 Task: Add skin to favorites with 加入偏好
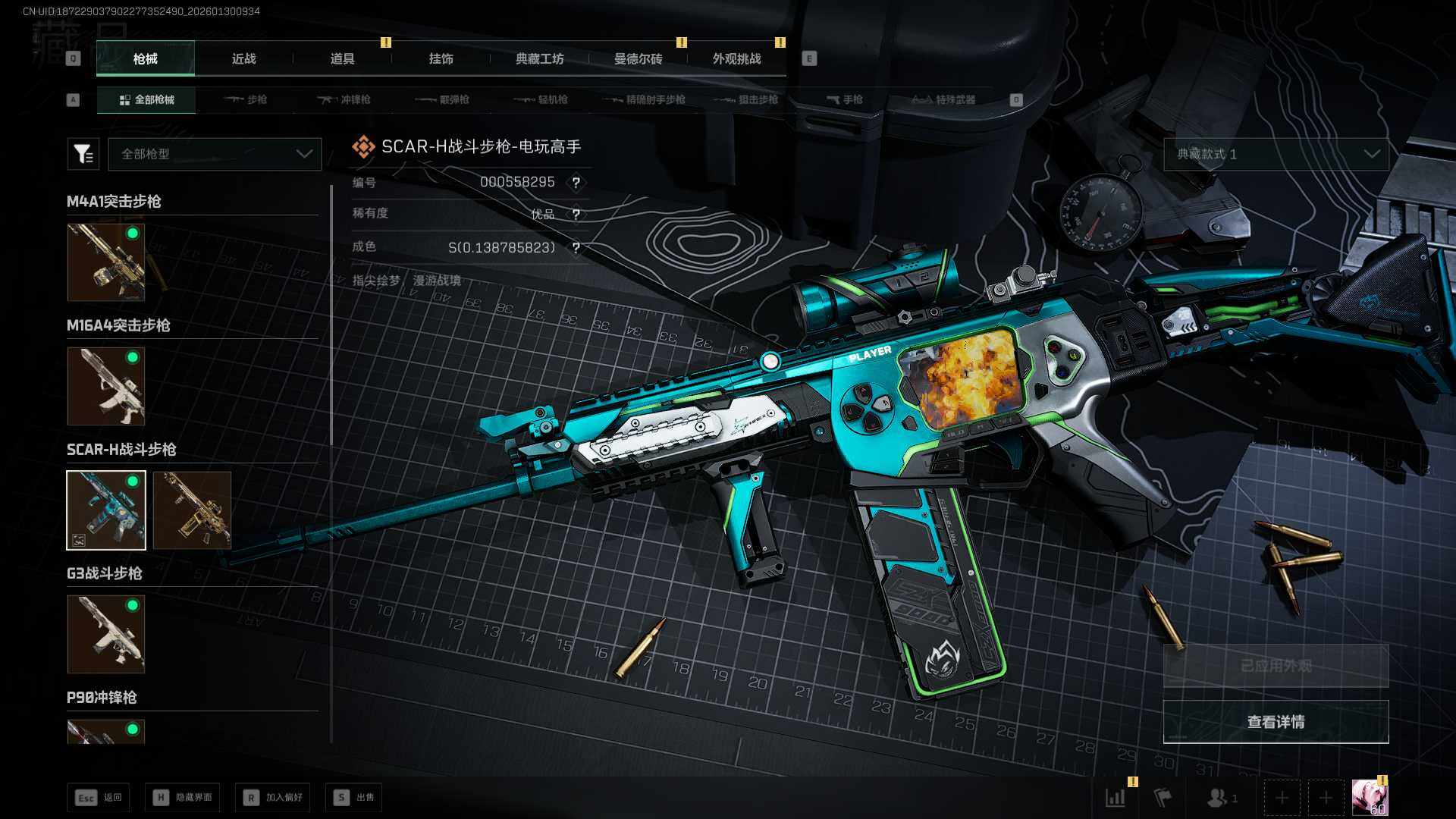(x=273, y=797)
